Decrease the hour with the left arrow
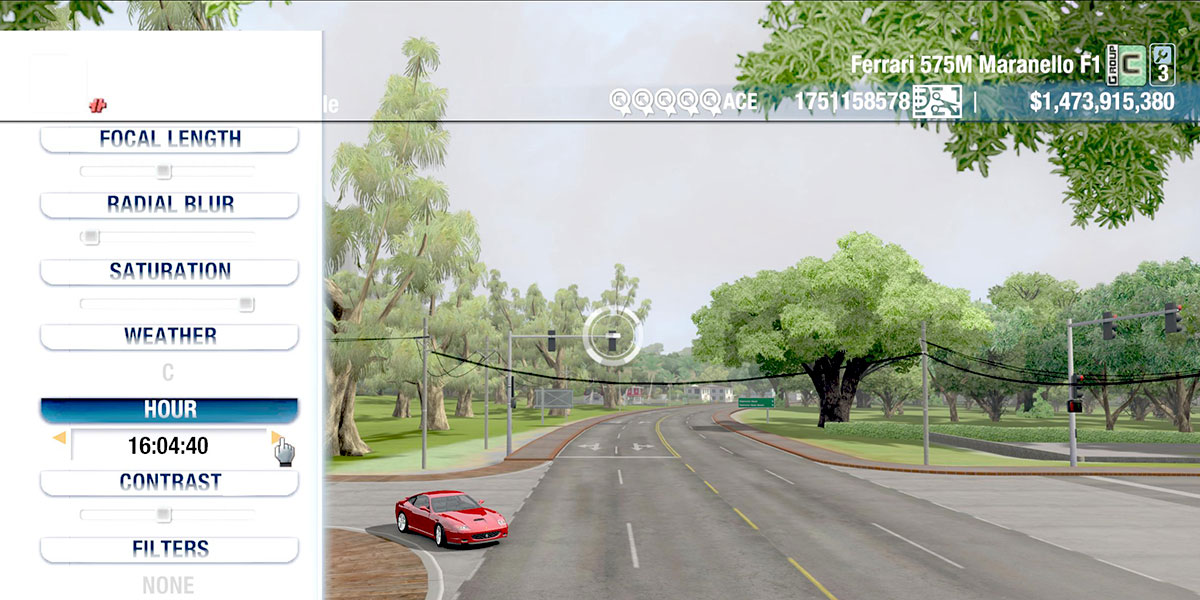This screenshot has height=600, width=1200. [59, 438]
